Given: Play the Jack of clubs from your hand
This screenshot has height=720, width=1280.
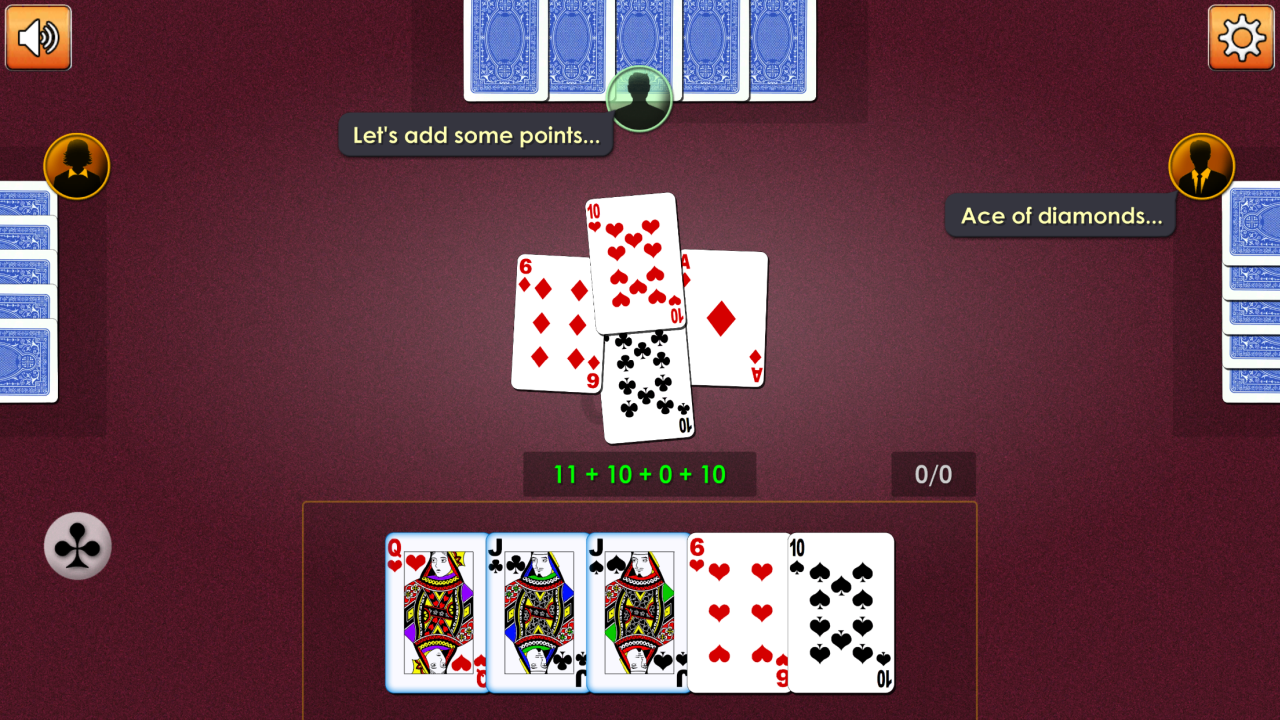Looking at the screenshot, I should 533,613.
